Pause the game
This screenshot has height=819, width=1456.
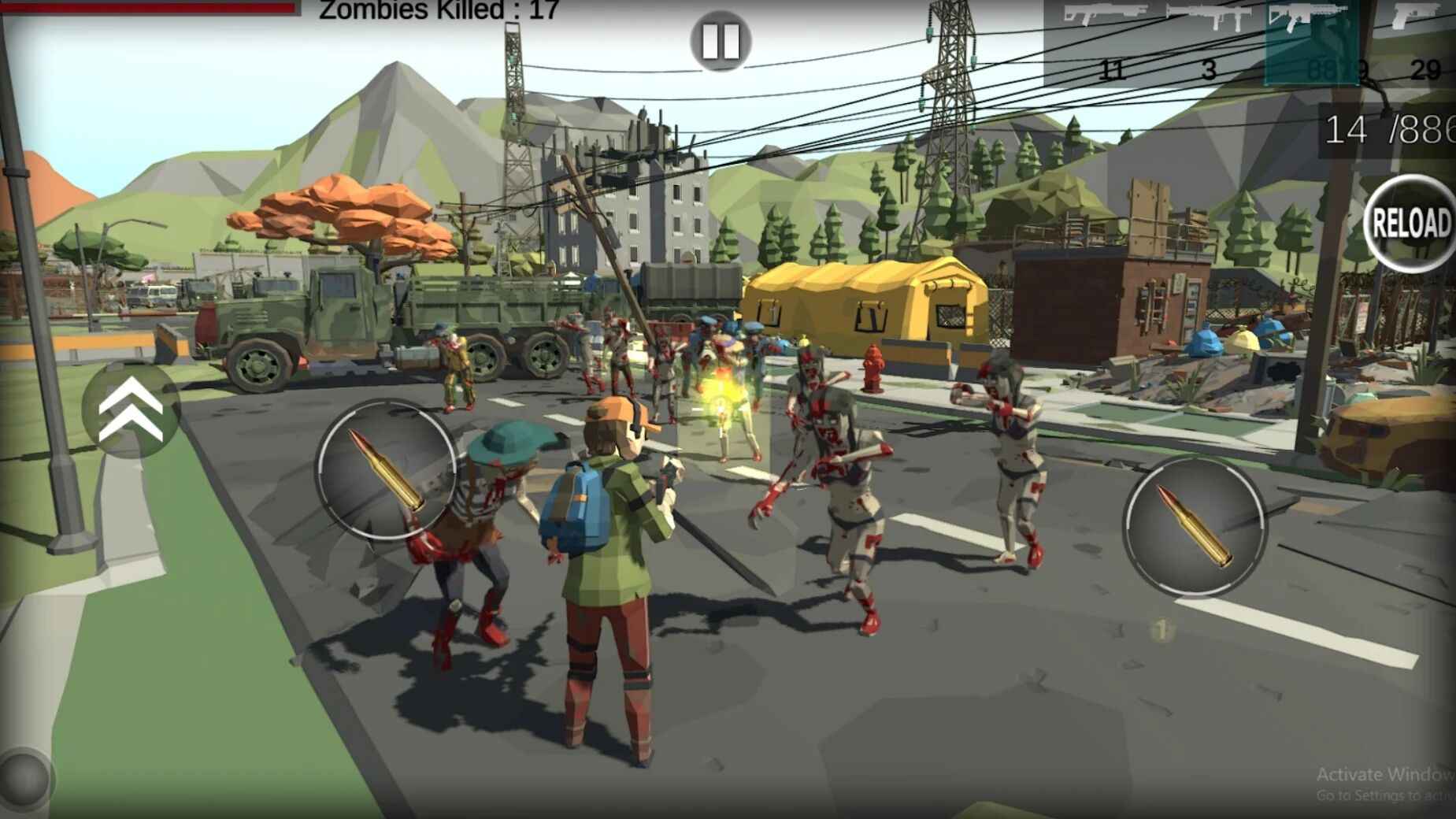click(720, 40)
